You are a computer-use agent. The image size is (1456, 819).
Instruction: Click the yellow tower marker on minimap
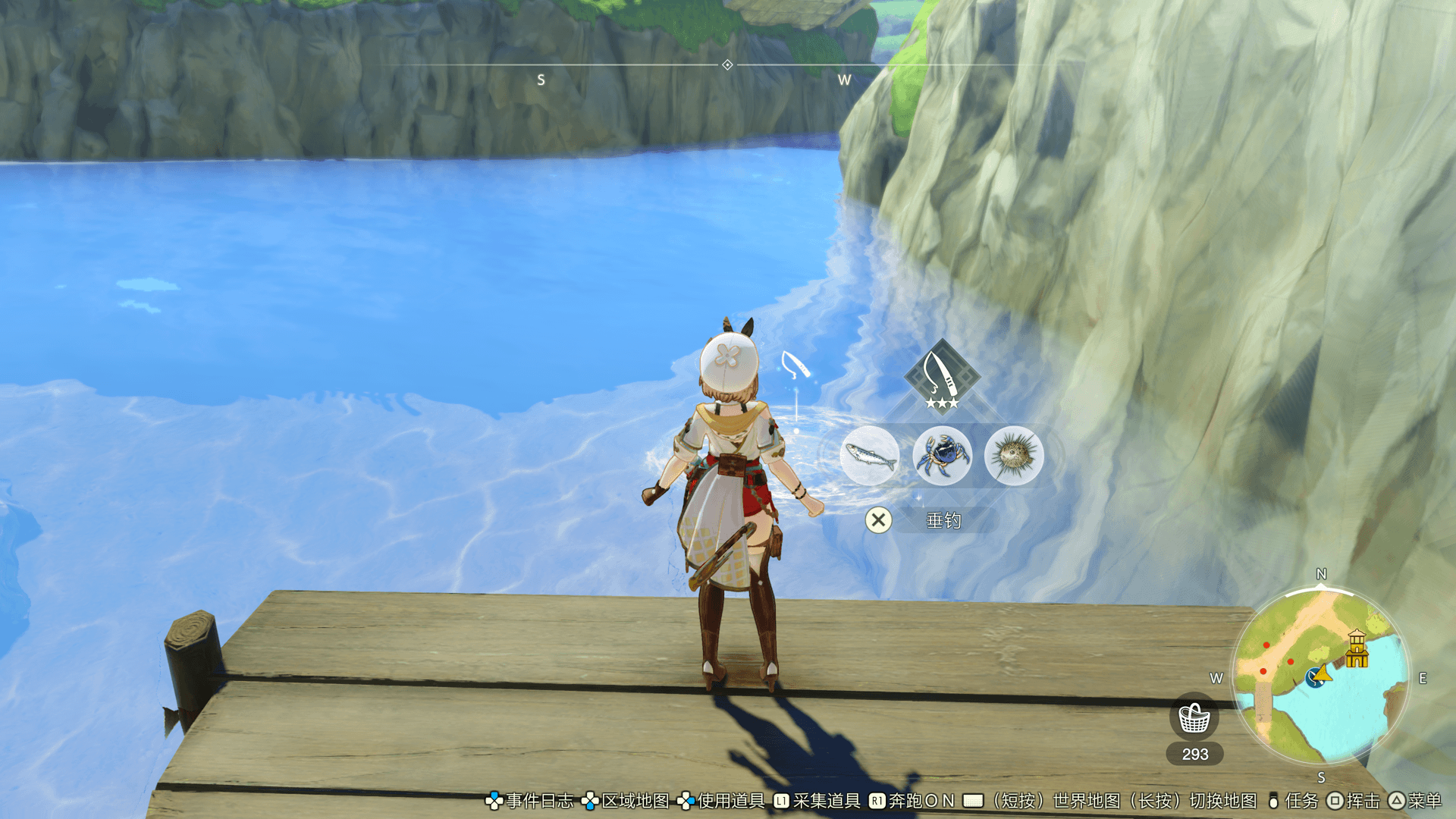tap(1357, 648)
